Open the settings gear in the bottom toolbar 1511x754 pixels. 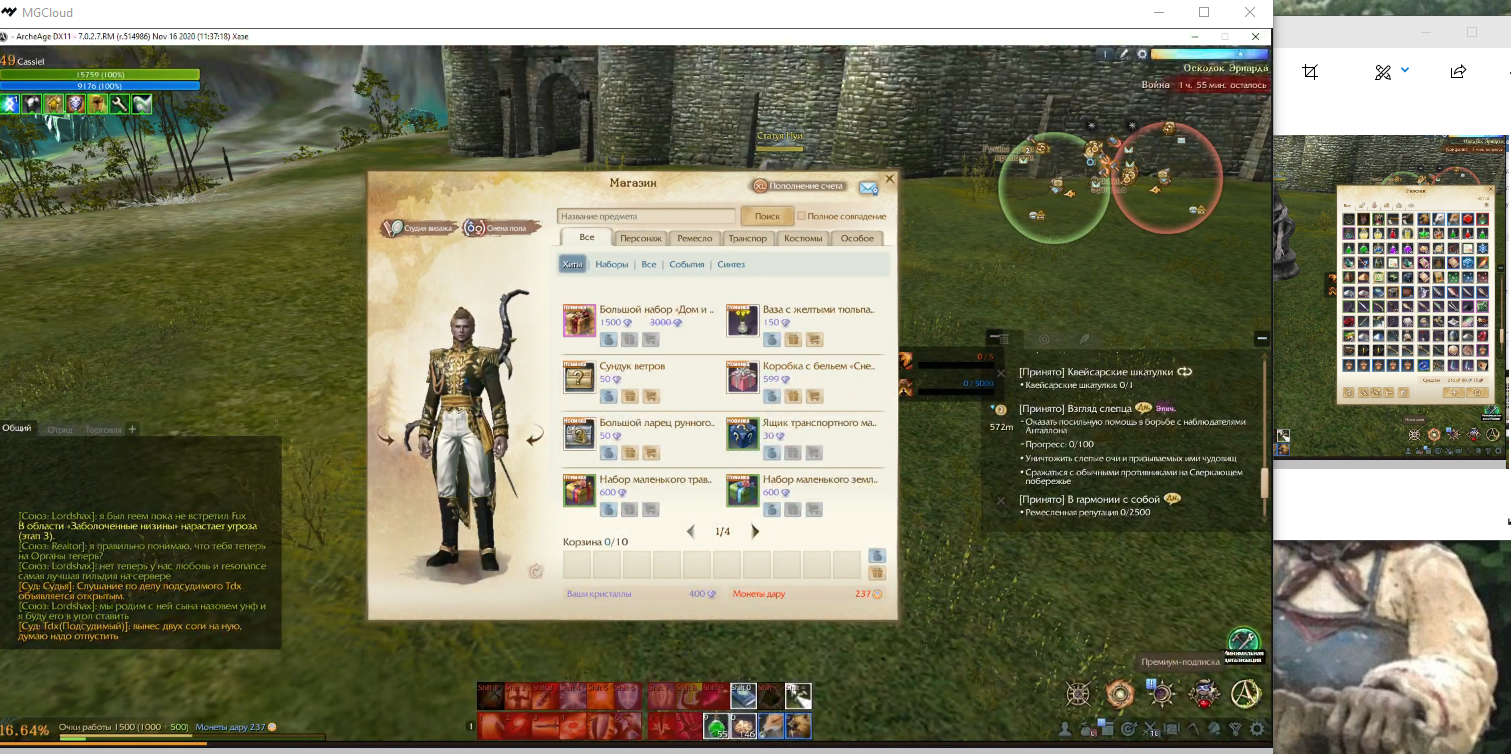[1257, 729]
